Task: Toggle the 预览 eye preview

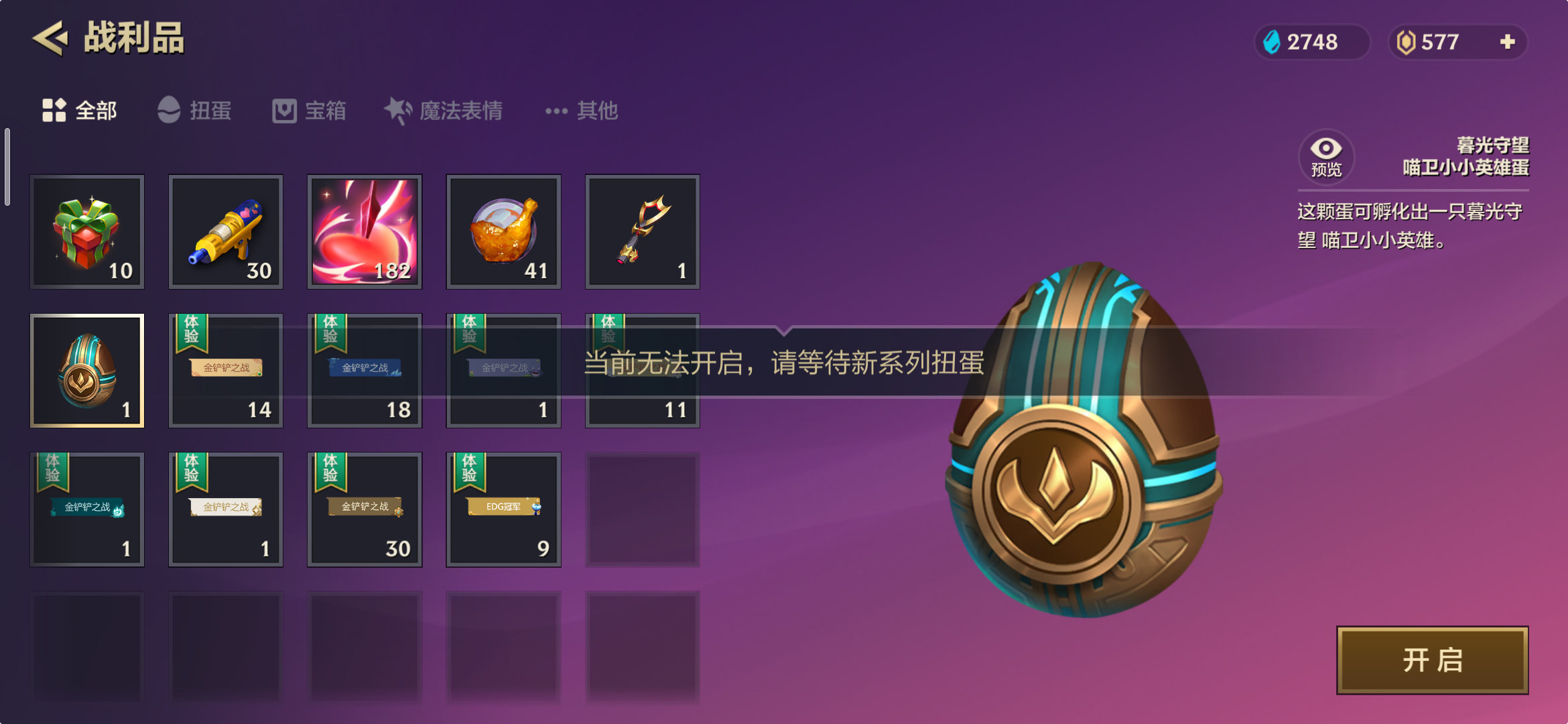Action: pos(1325,156)
